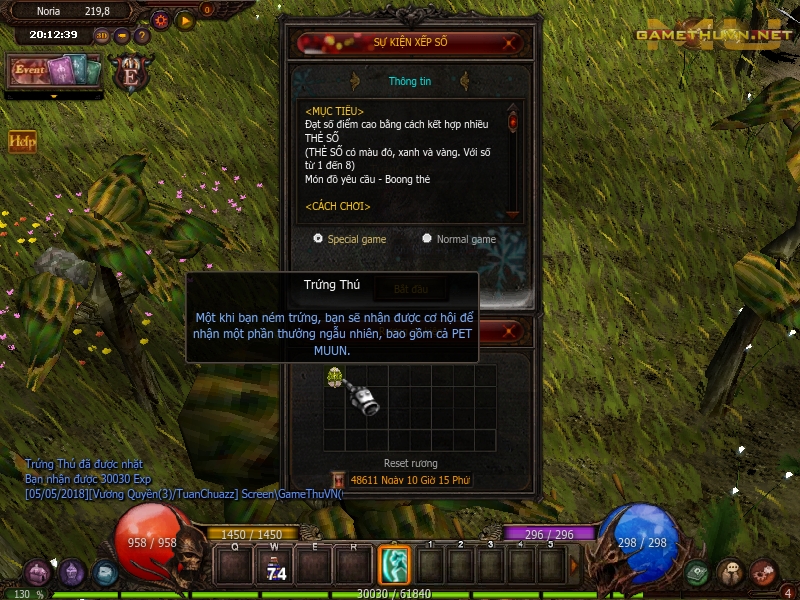Select the silver hammer item in chest

[362, 398]
